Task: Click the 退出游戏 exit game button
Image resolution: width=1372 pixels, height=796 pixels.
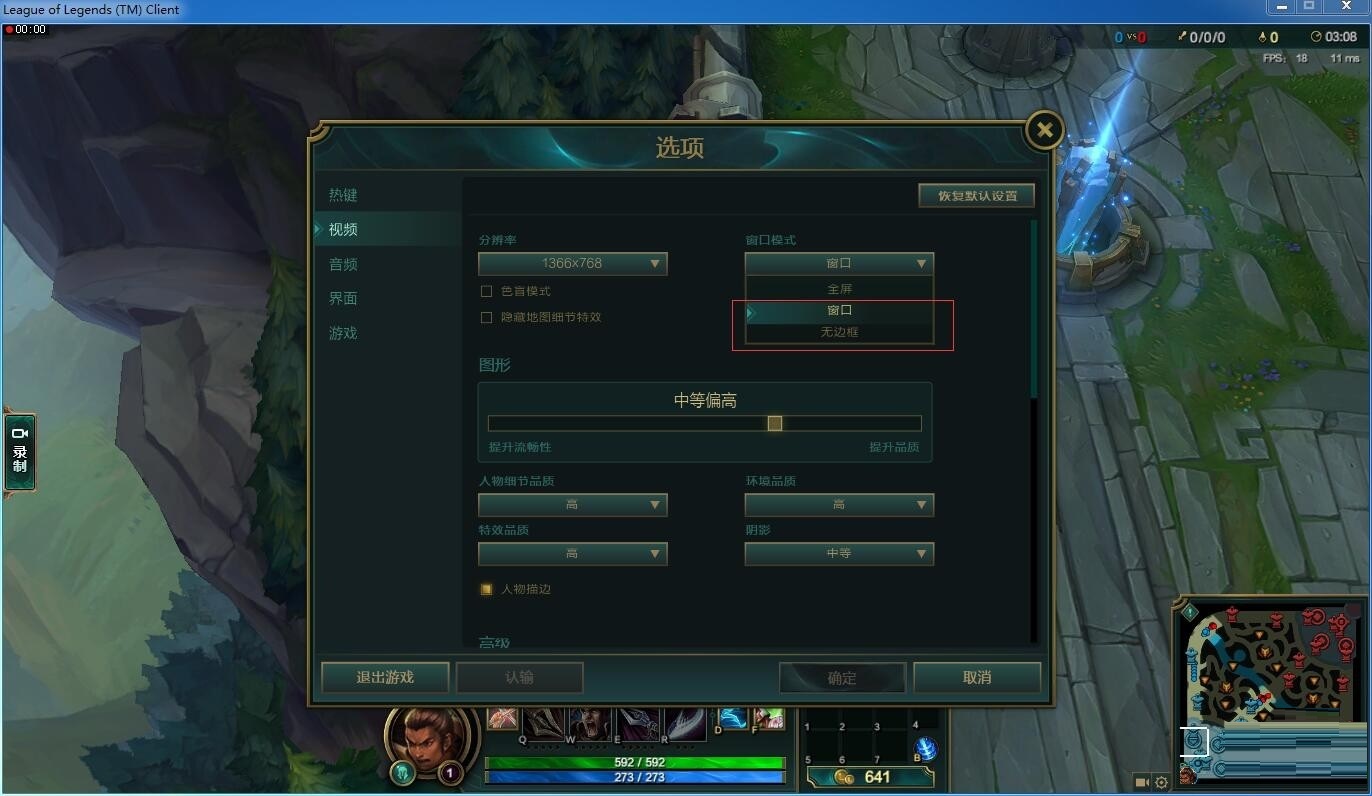Action: (x=383, y=677)
